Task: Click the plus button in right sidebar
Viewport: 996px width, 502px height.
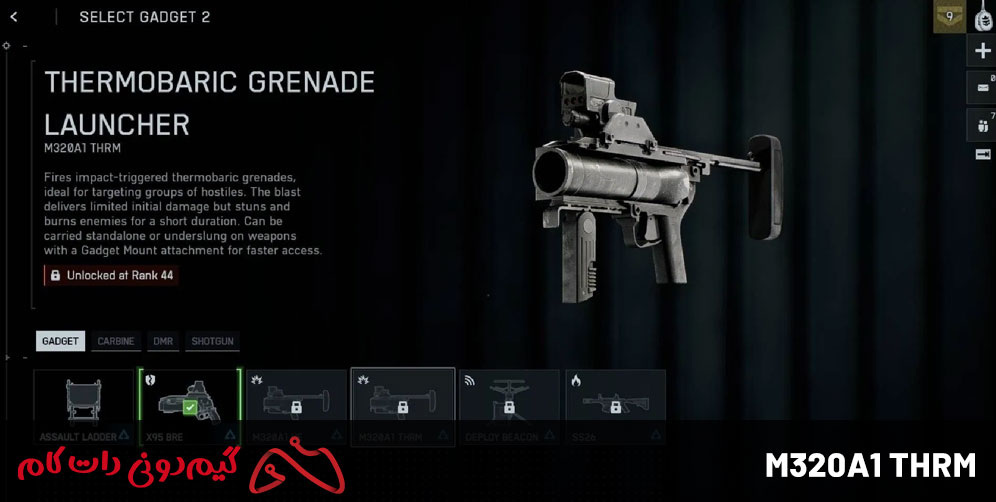Action: pyautogui.click(x=982, y=51)
